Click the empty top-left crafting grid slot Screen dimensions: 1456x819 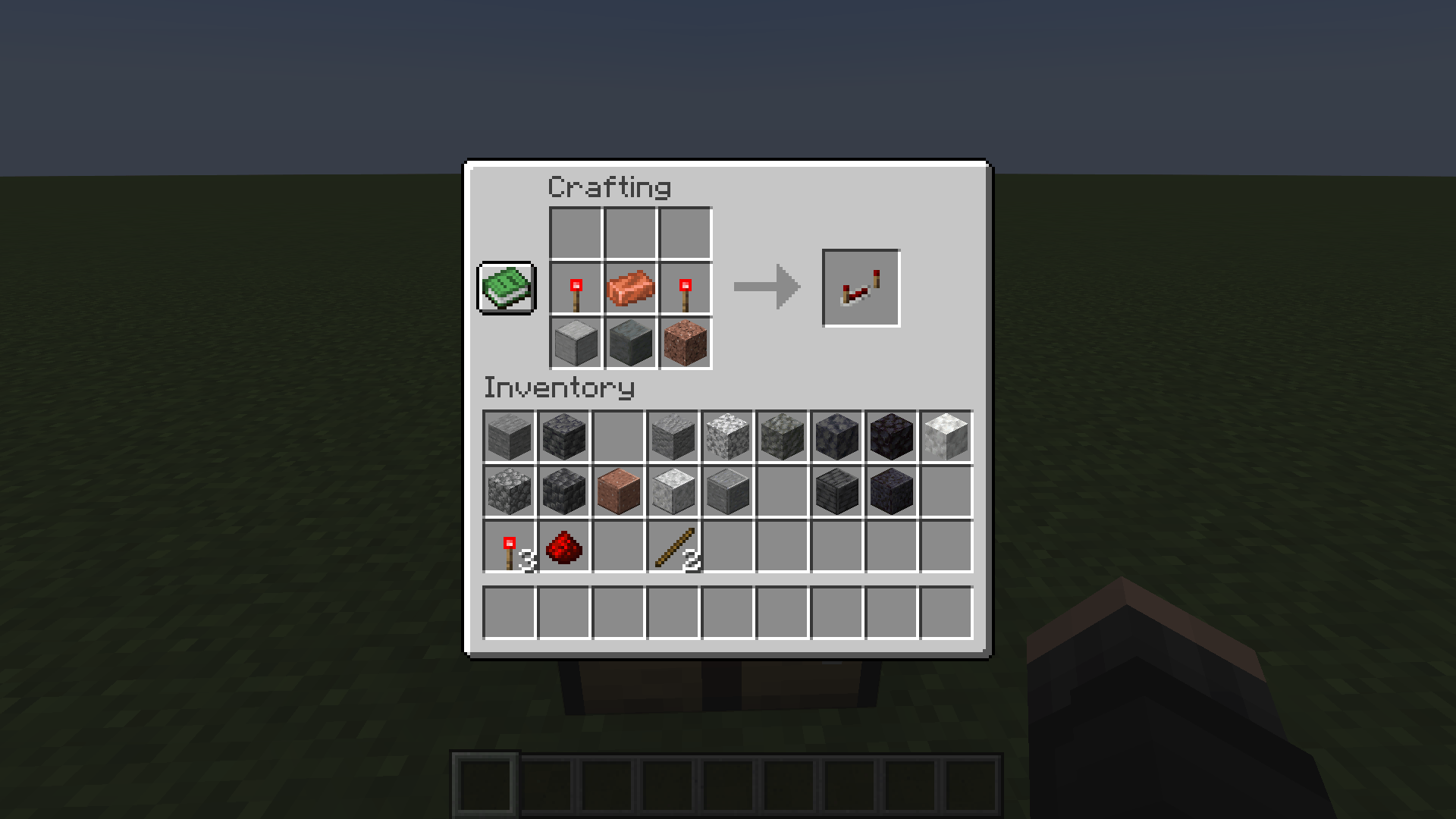click(575, 234)
